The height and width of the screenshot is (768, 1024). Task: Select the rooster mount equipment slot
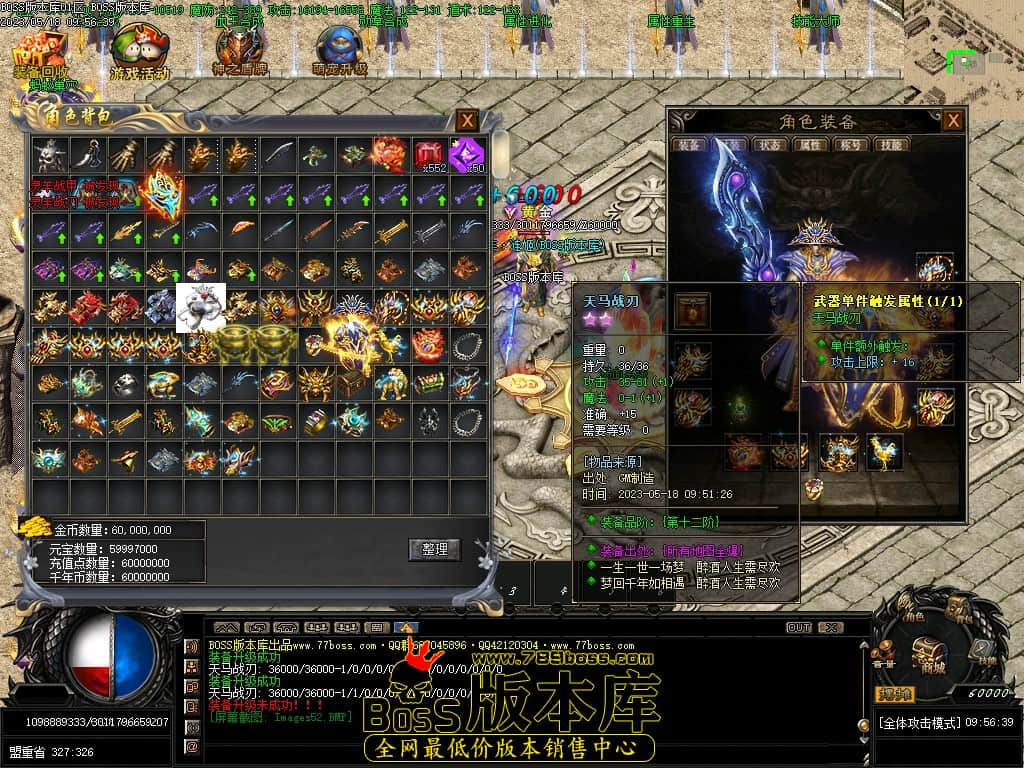coord(883,451)
